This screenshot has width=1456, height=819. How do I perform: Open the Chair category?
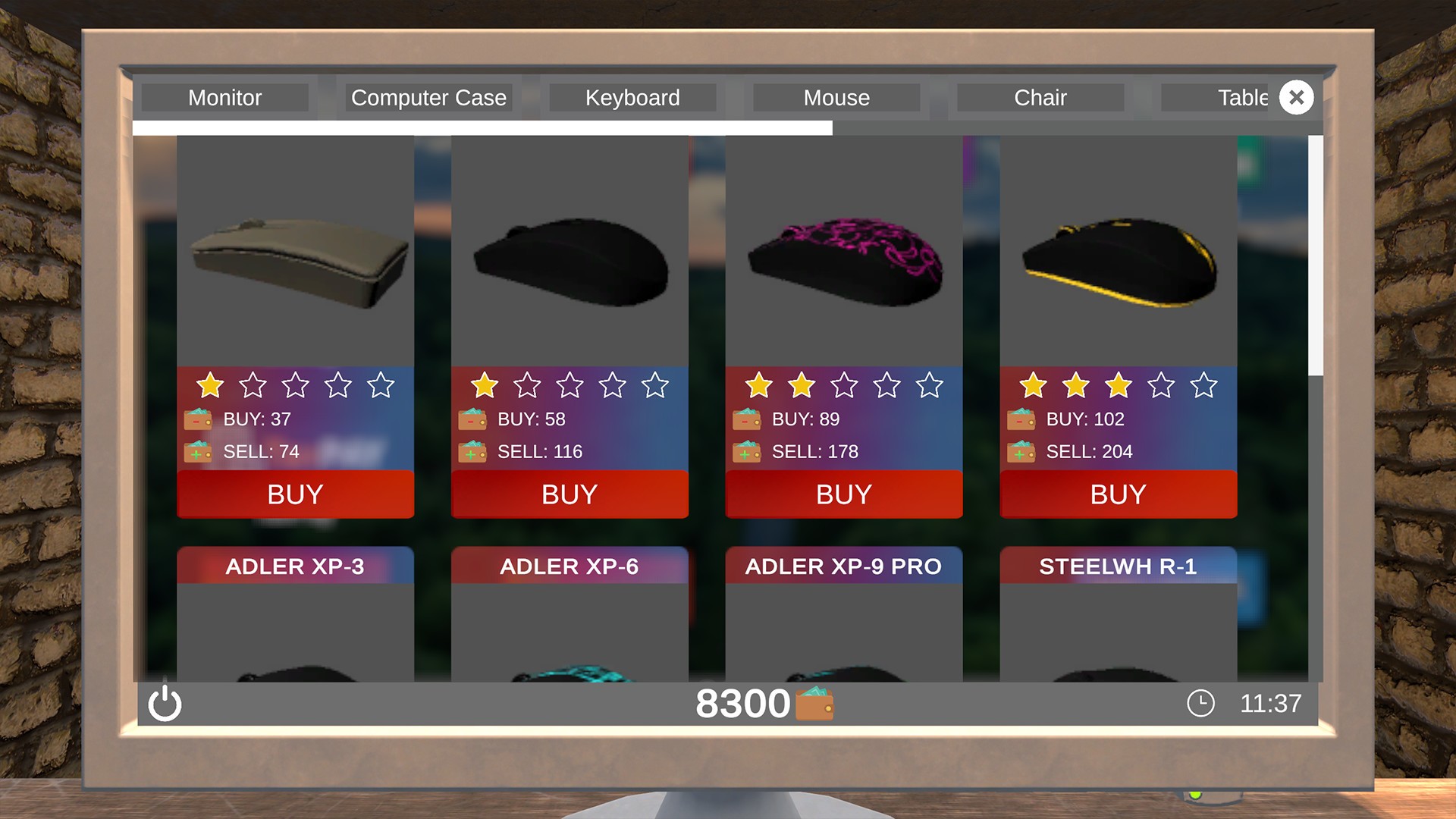coord(1040,97)
